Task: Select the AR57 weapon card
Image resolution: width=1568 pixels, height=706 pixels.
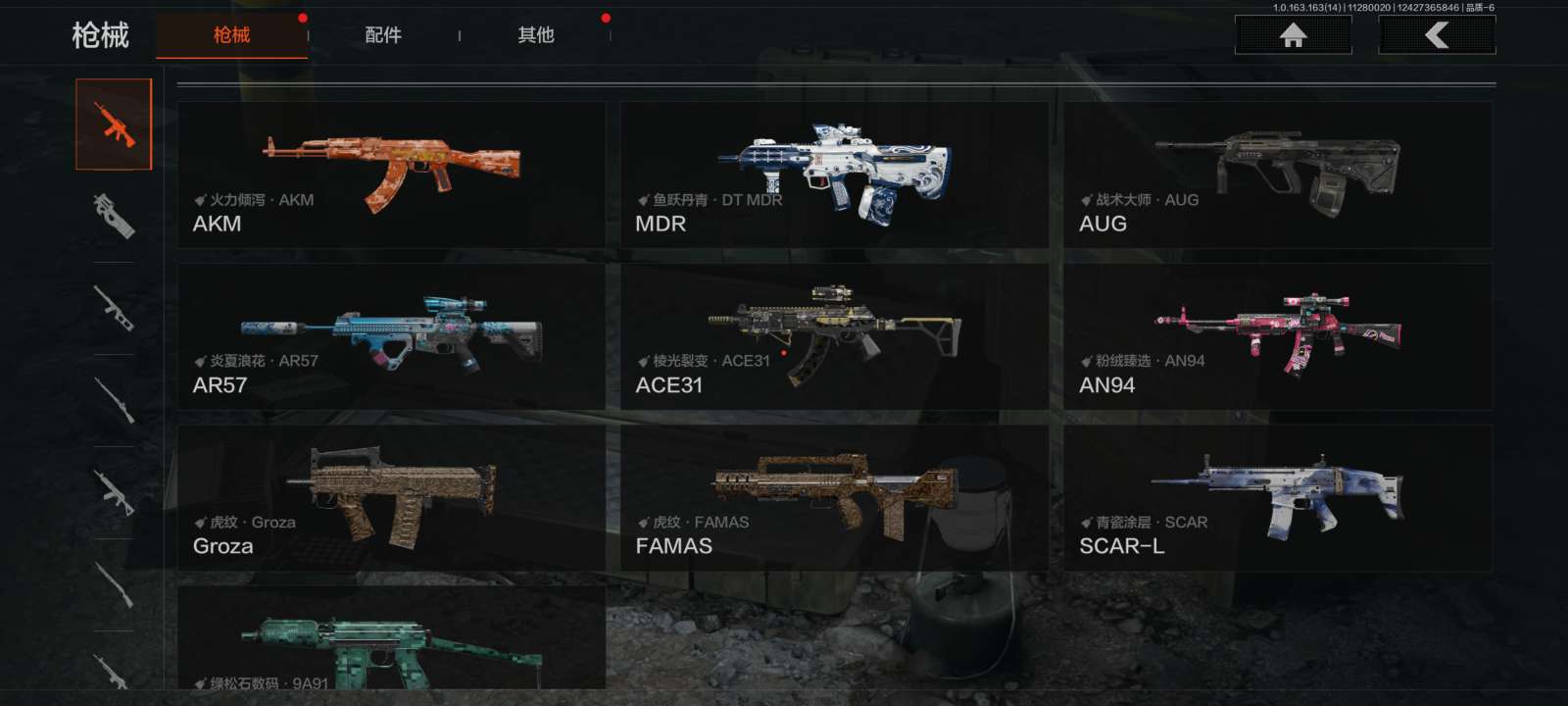Action: (x=391, y=336)
